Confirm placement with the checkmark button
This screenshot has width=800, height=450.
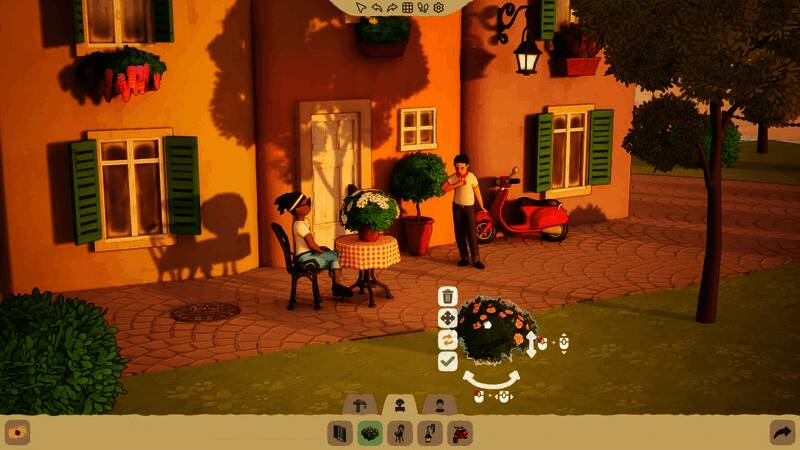click(448, 361)
